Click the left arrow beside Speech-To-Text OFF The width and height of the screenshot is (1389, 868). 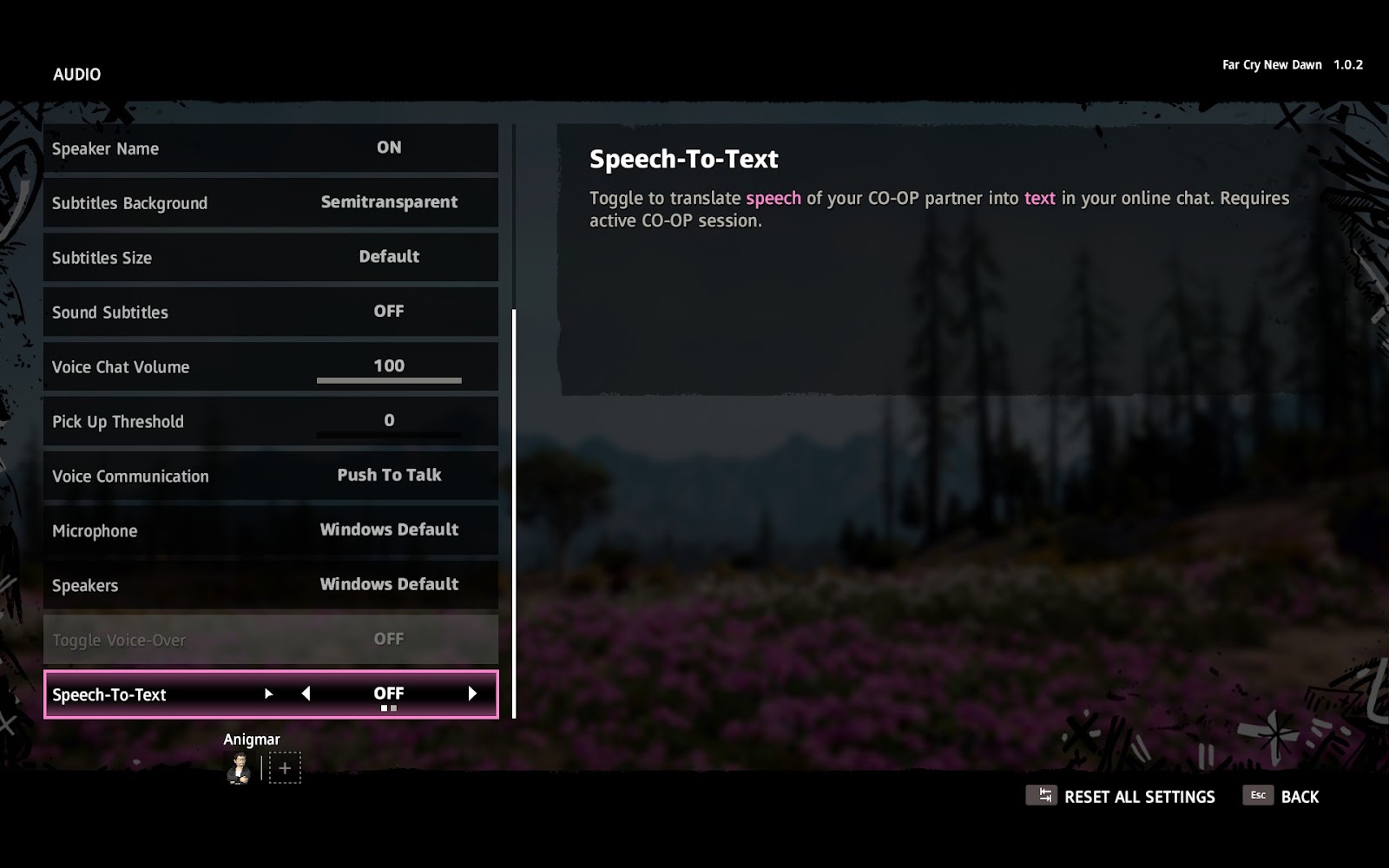click(x=306, y=694)
